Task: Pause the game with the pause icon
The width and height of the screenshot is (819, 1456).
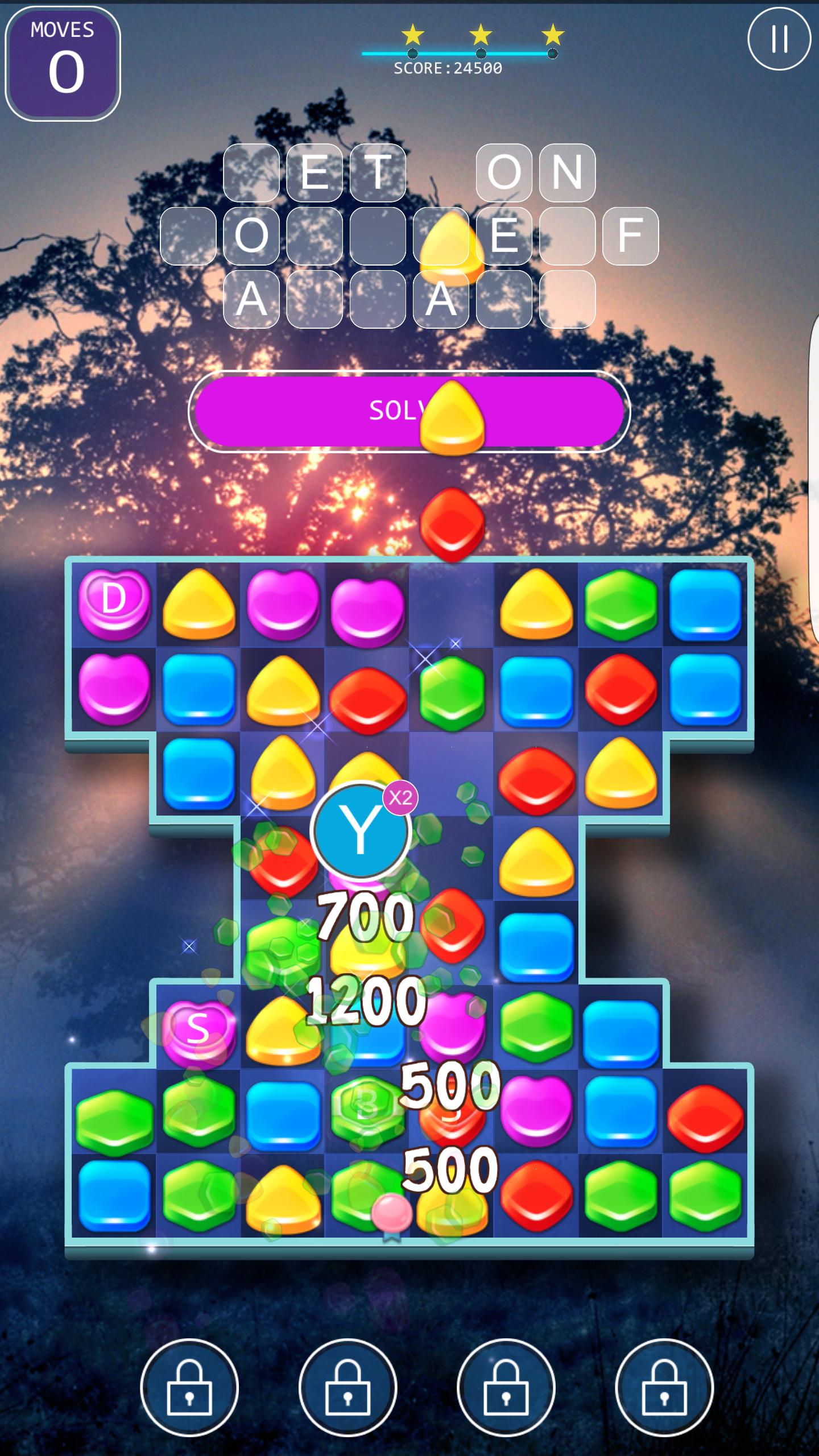Action: tap(780, 38)
